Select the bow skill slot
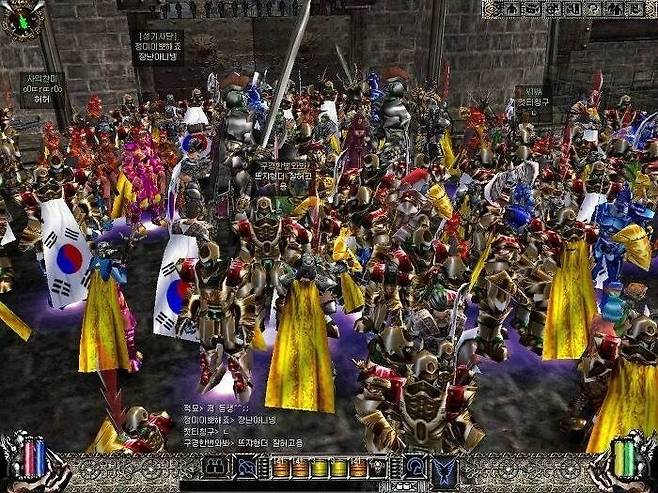The width and height of the screenshot is (658, 493). click(x=246, y=467)
